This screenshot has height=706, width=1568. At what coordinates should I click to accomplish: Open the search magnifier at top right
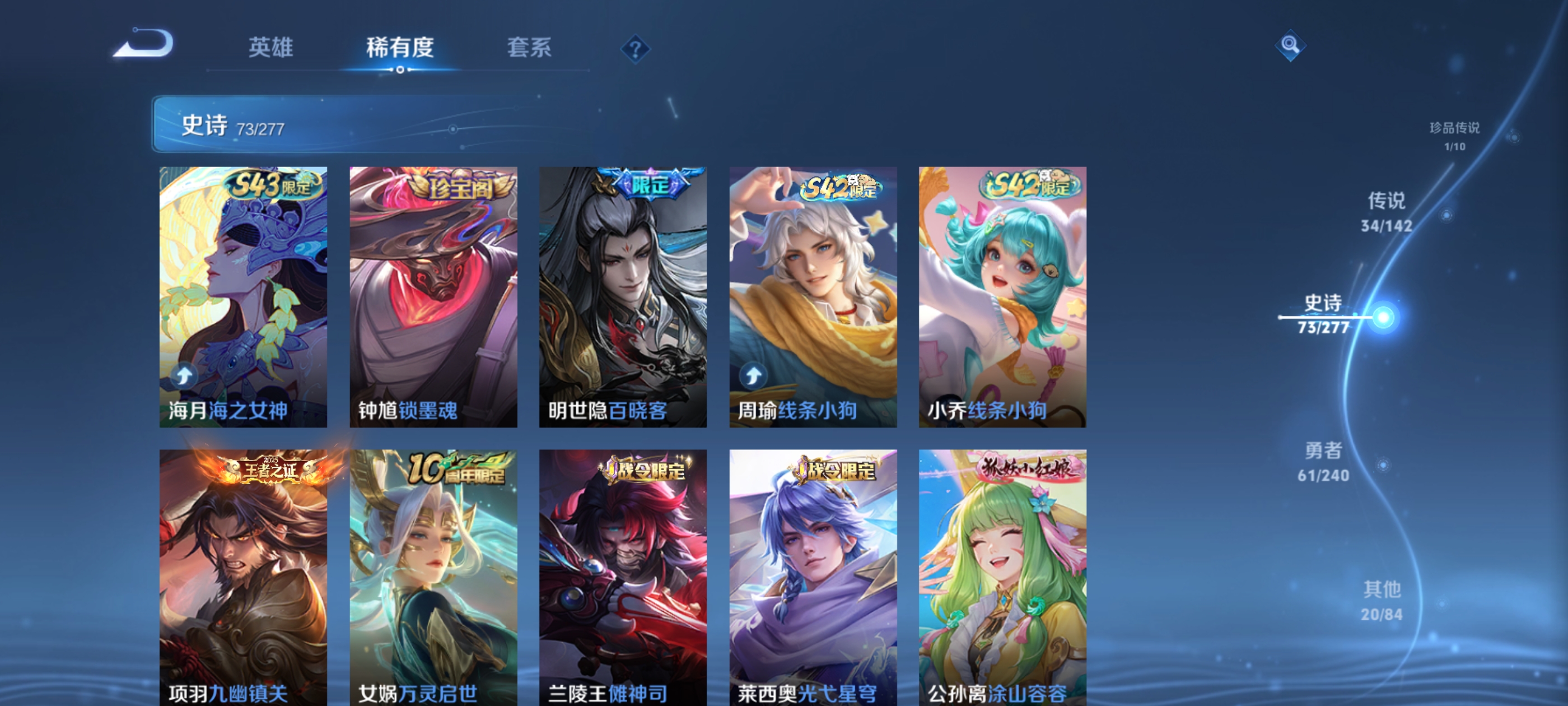pos(1290,46)
